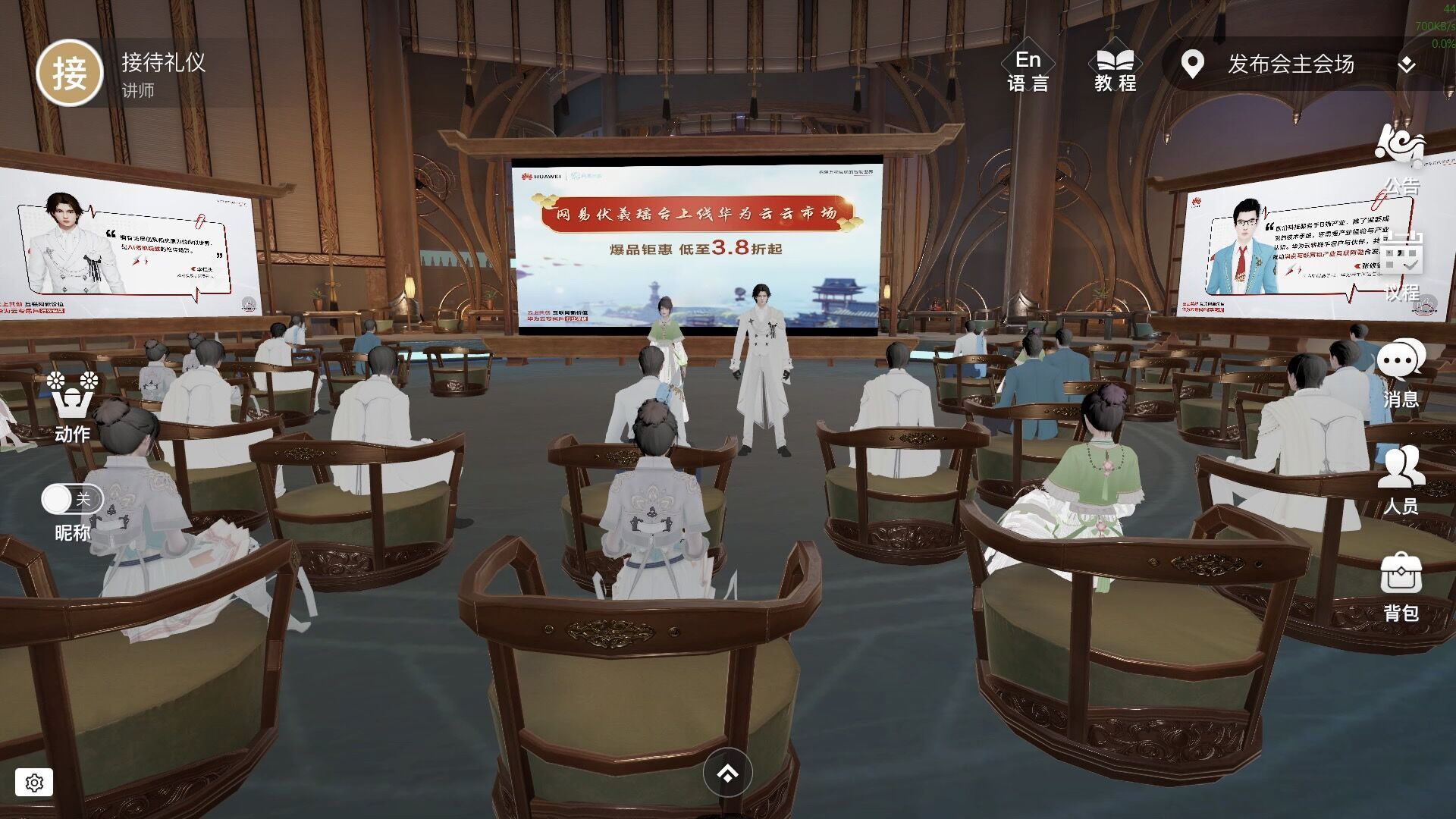
Task: Expand the 发布会主会场 location dropdown
Action: tap(1406, 65)
